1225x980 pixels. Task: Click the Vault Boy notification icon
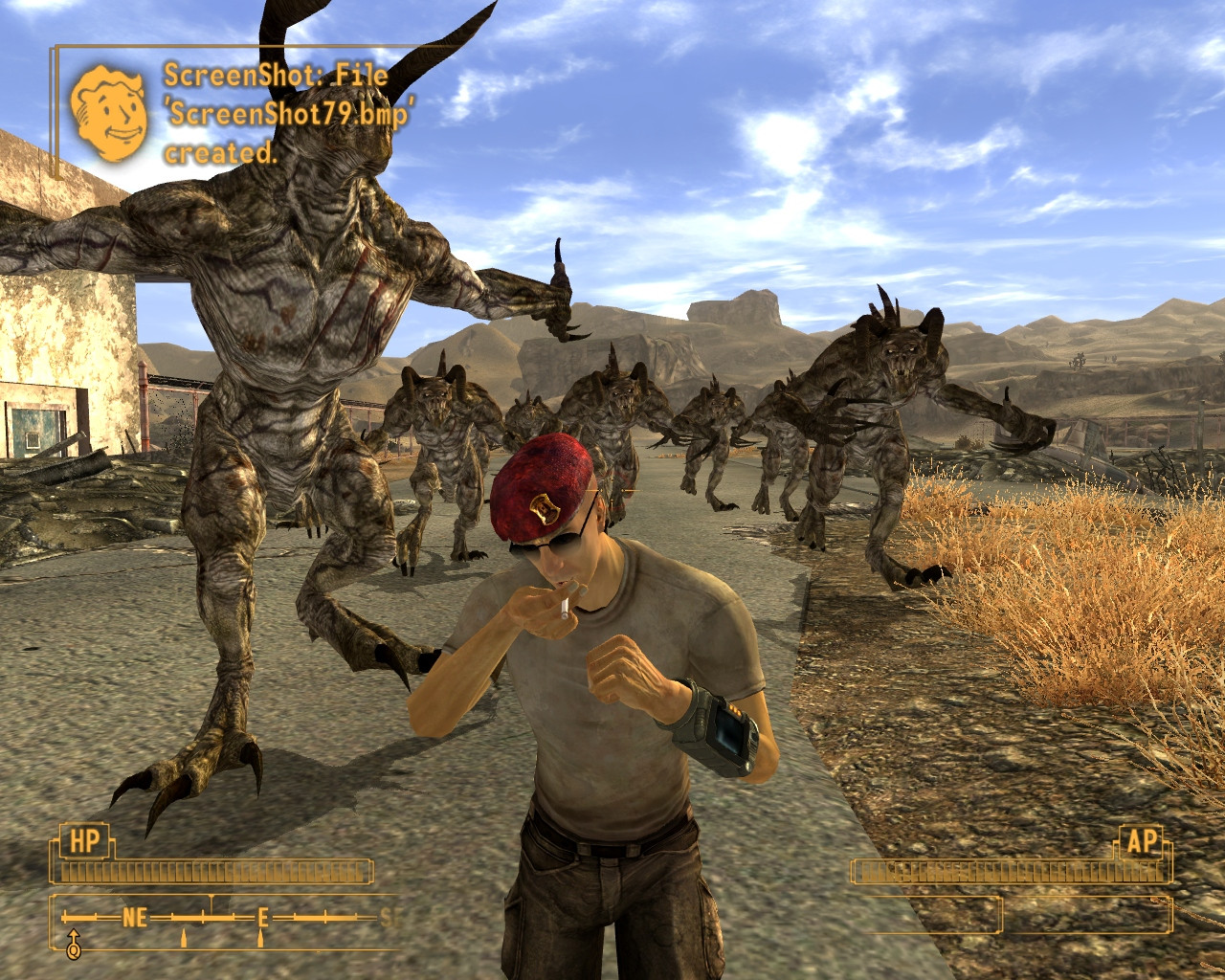pos(109,111)
